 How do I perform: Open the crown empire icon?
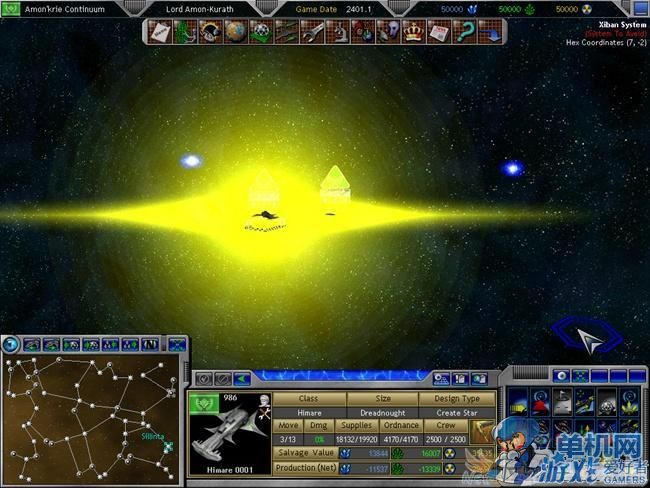point(414,33)
